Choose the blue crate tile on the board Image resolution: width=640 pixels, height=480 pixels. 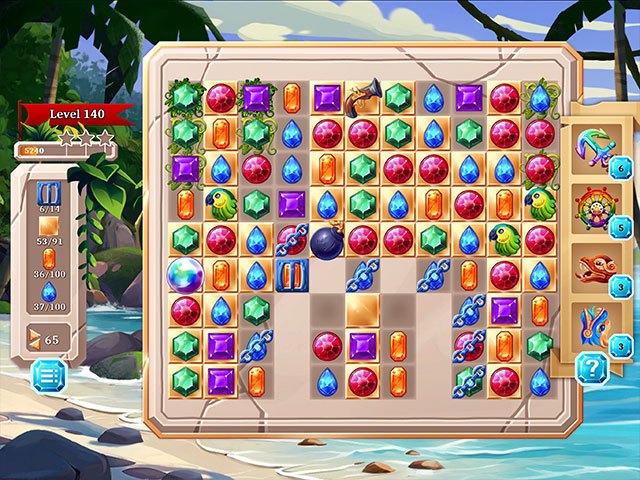pyautogui.click(x=291, y=274)
